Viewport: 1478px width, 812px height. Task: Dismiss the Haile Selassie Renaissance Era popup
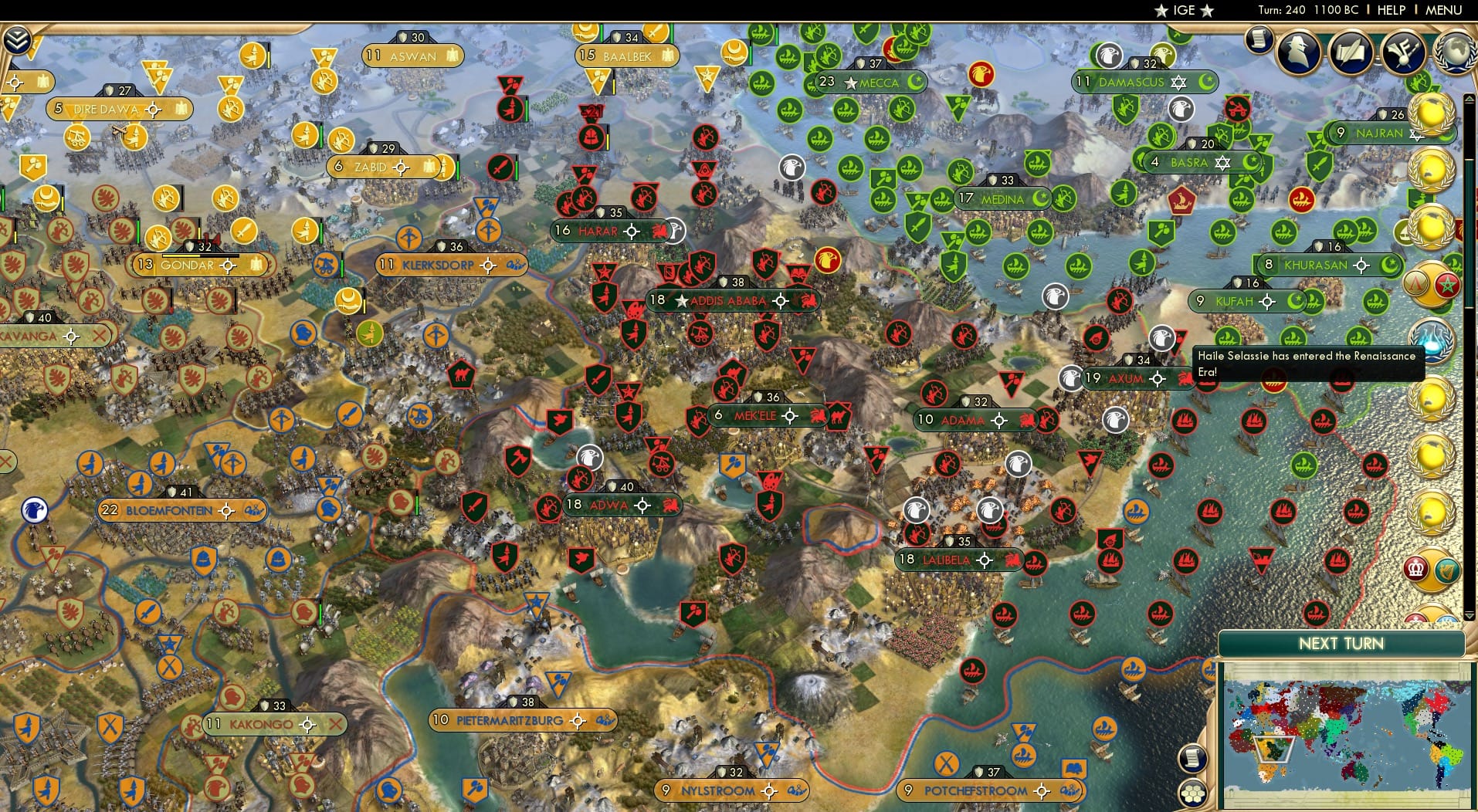coord(1307,363)
